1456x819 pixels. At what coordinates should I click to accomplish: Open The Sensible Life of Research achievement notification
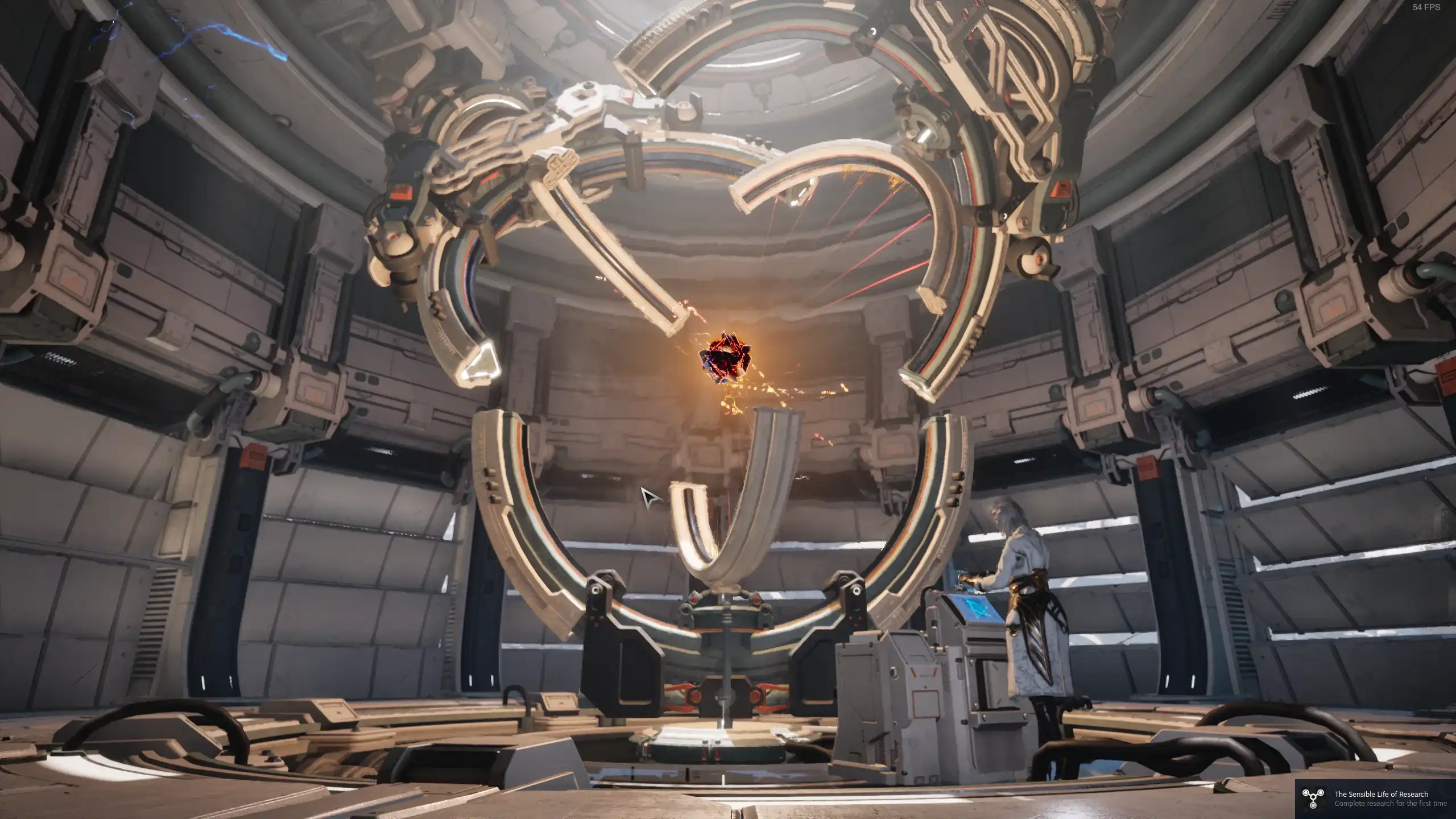point(1375,799)
